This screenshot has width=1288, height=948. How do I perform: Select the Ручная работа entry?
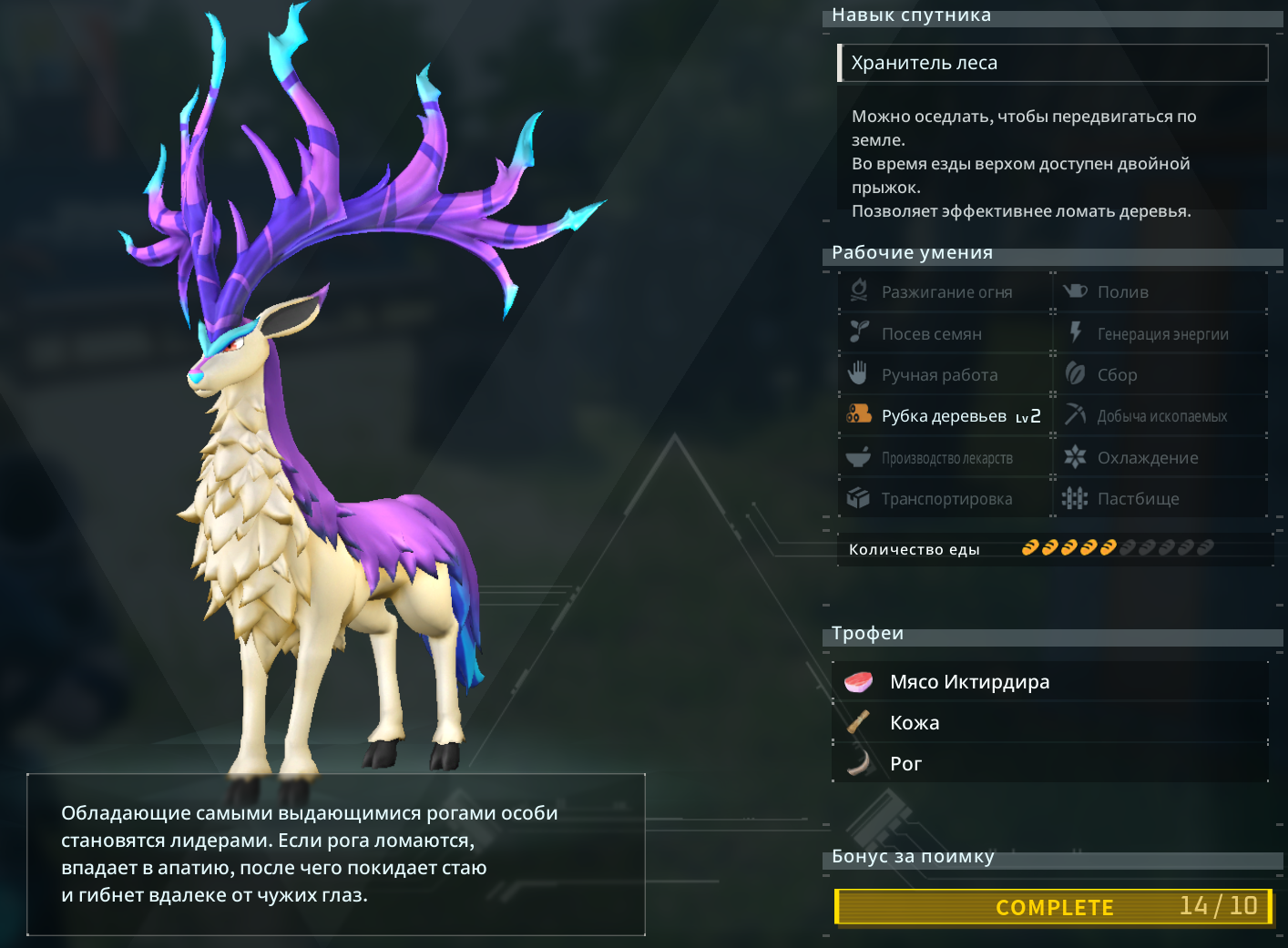tap(946, 375)
